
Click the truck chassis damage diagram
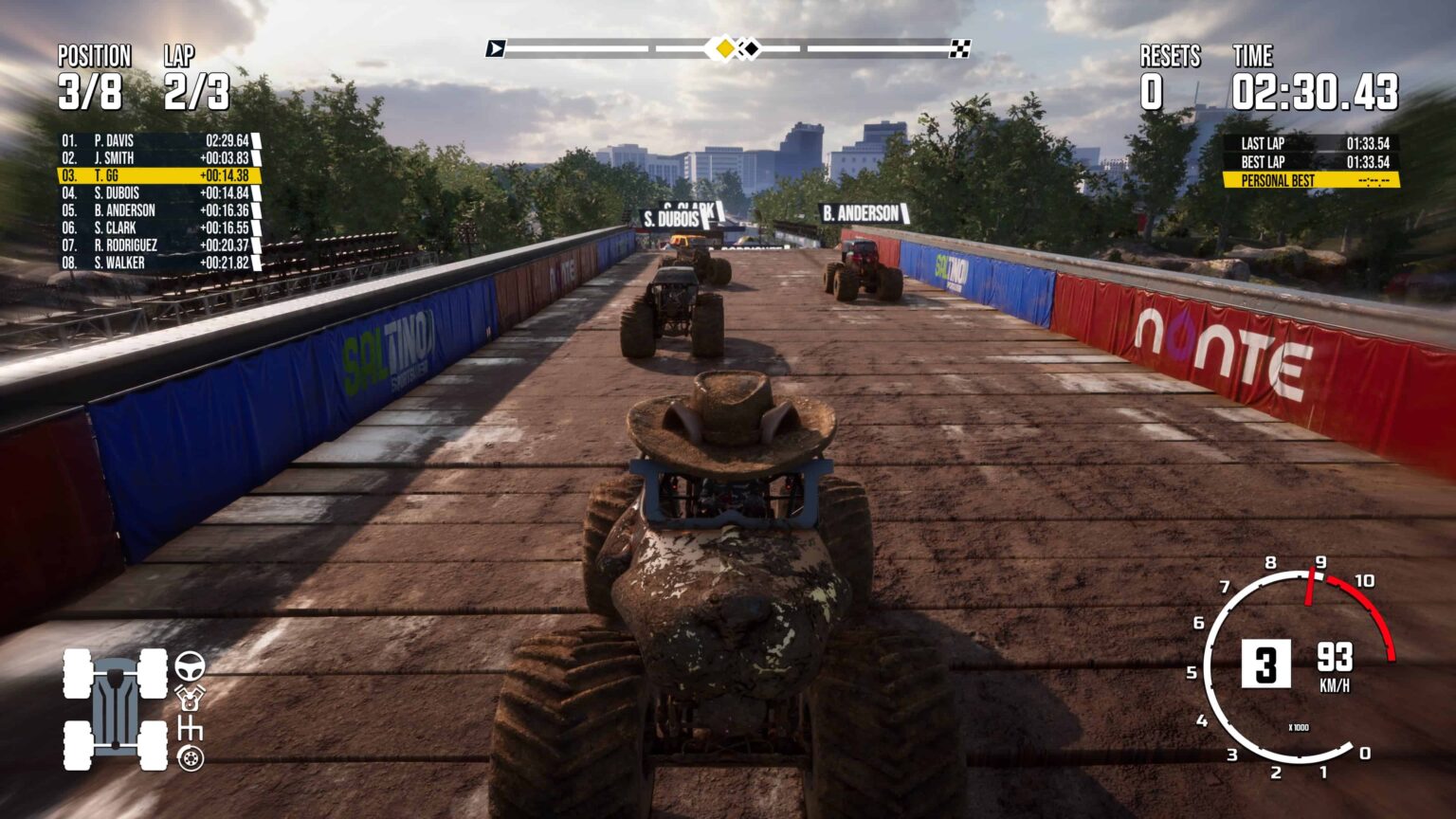tap(116, 709)
